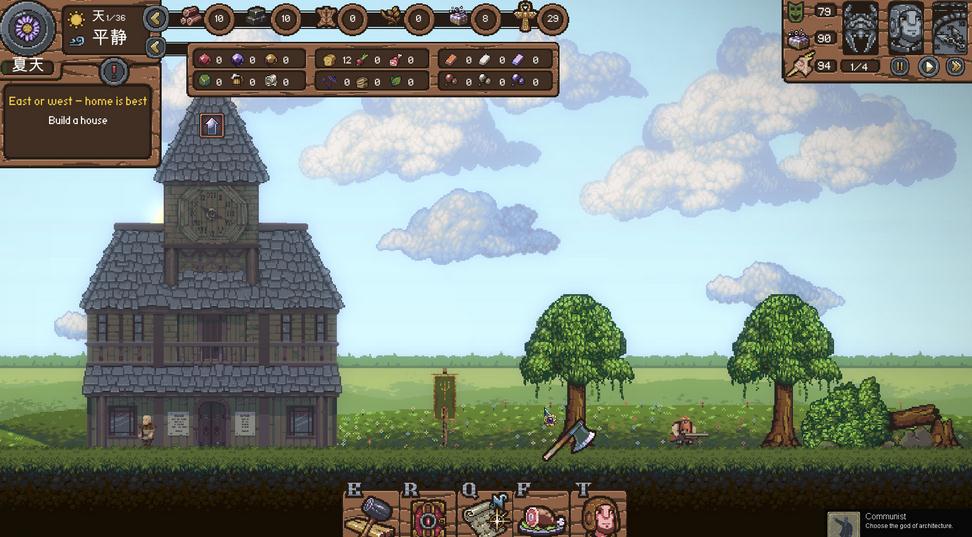Click the upgrade arrow icon above the house
This screenshot has height=537, width=972.
(x=211, y=125)
